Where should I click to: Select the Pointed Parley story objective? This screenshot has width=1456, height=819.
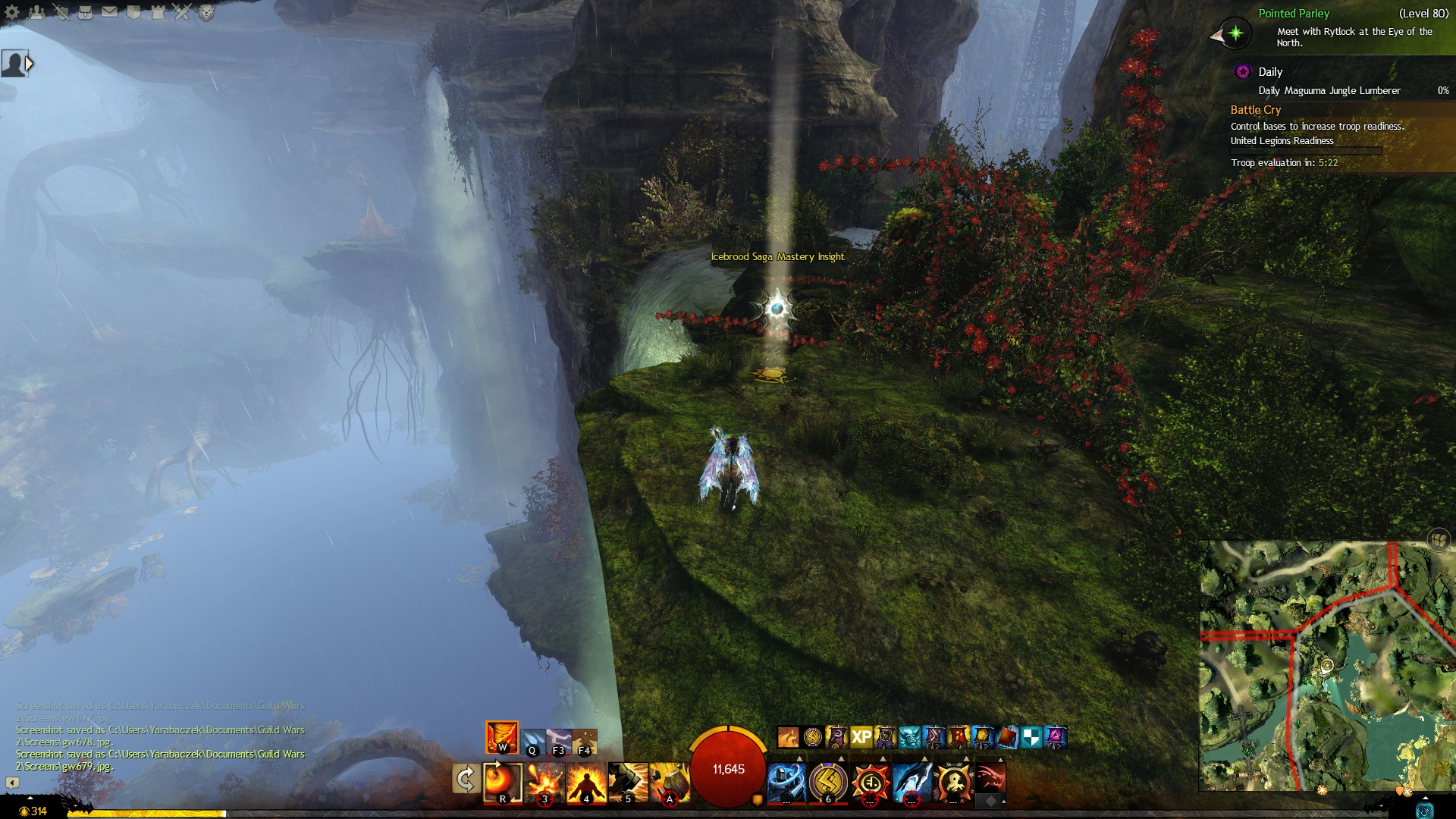pyautogui.click(x=1293, y=14)
